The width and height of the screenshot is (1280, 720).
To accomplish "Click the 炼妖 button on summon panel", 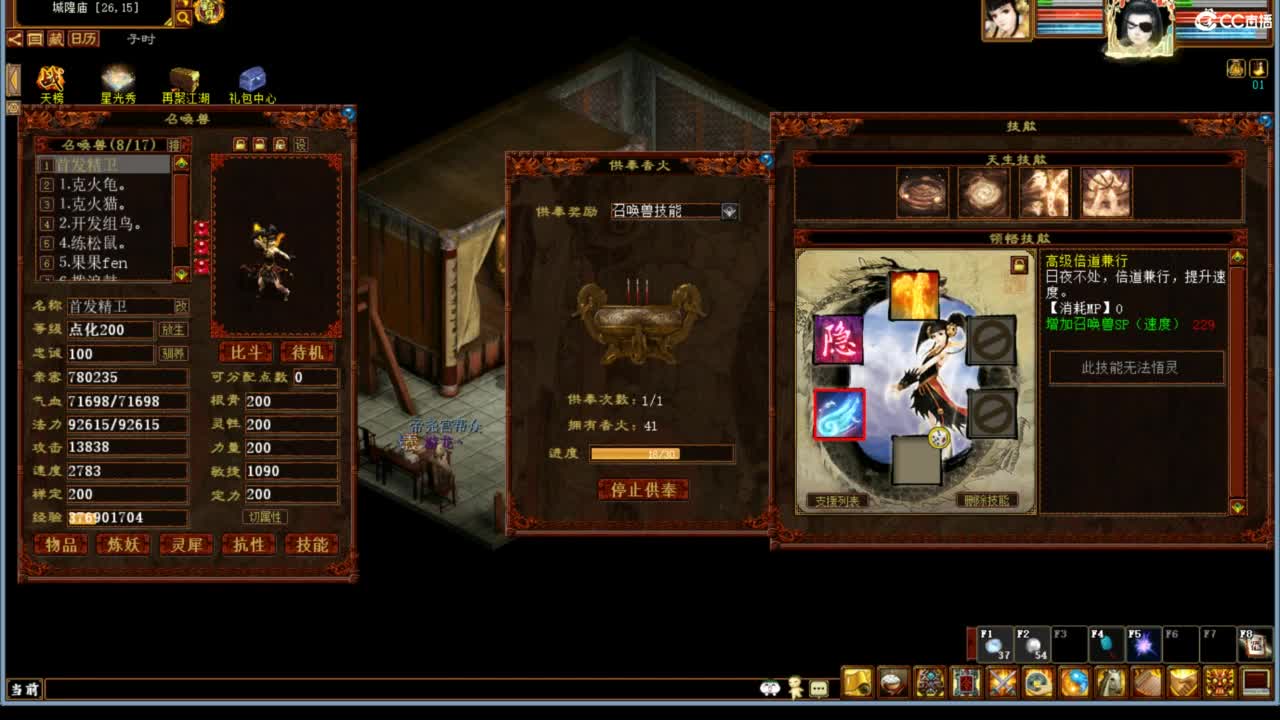I will tap(123, 545).
